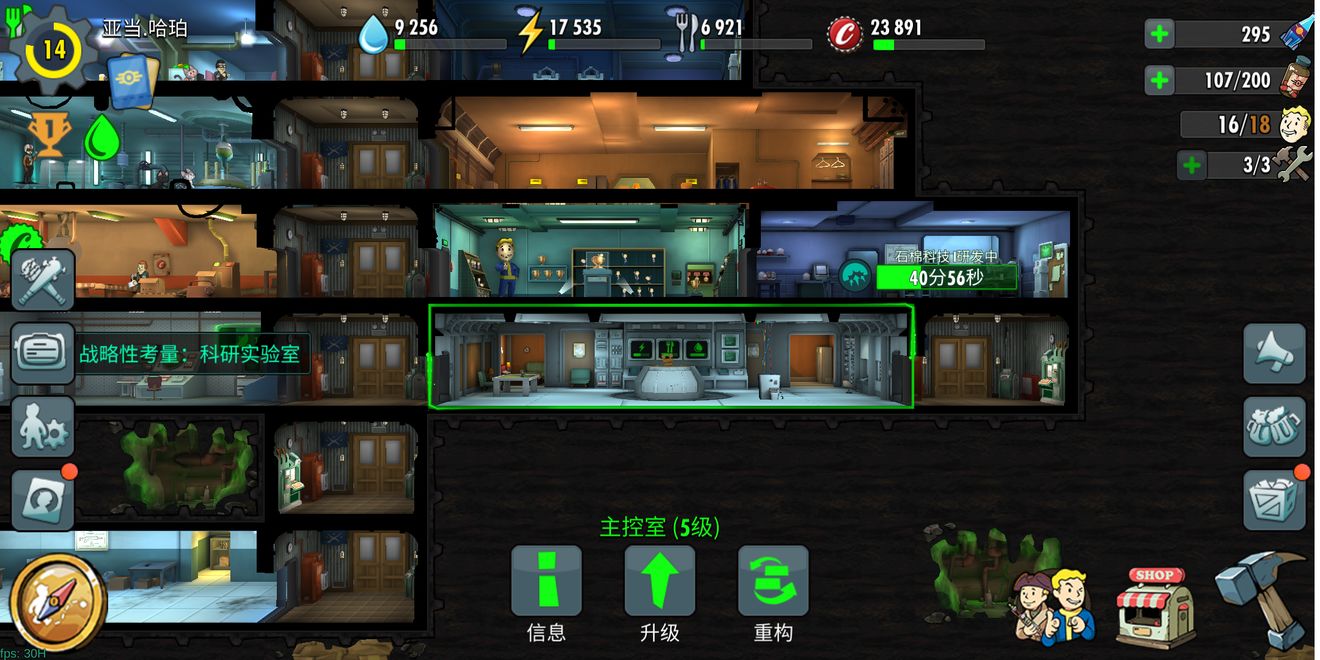The image size is (1320, 660).
Task: Open the helmet button with red dot
Action: point(43,499)
